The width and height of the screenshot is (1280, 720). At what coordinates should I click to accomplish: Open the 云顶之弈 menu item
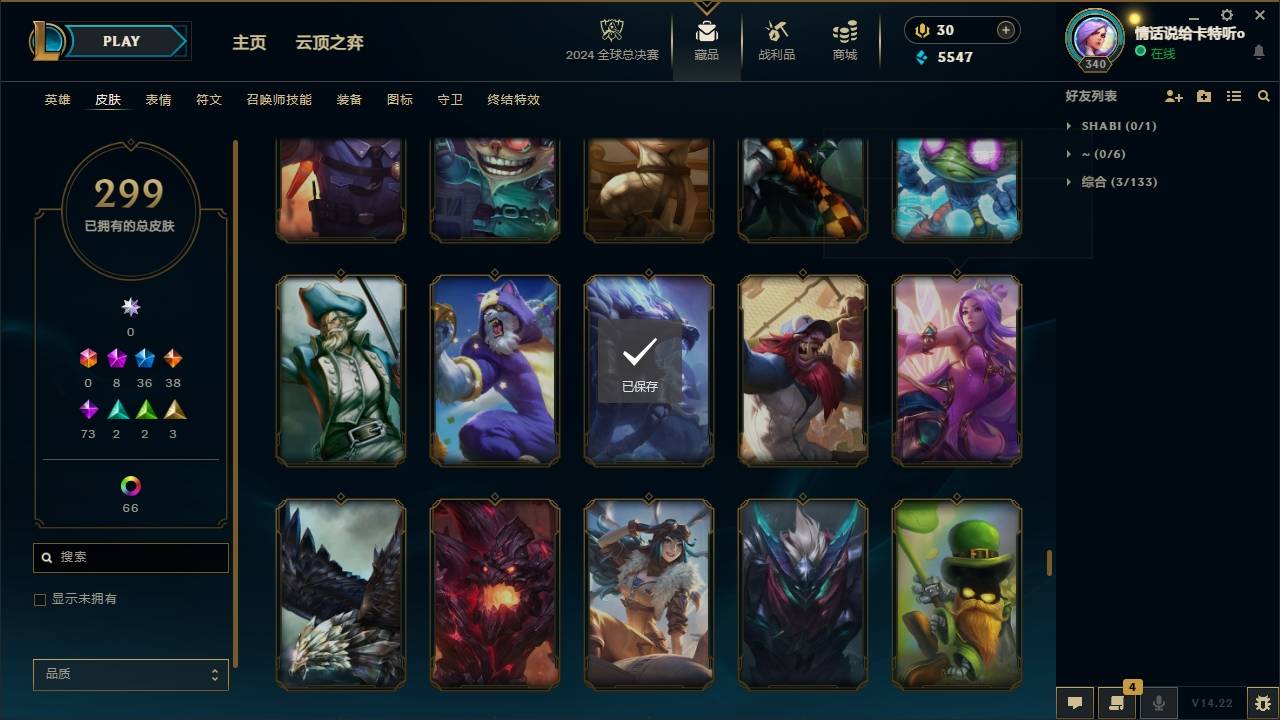(329, 43)
